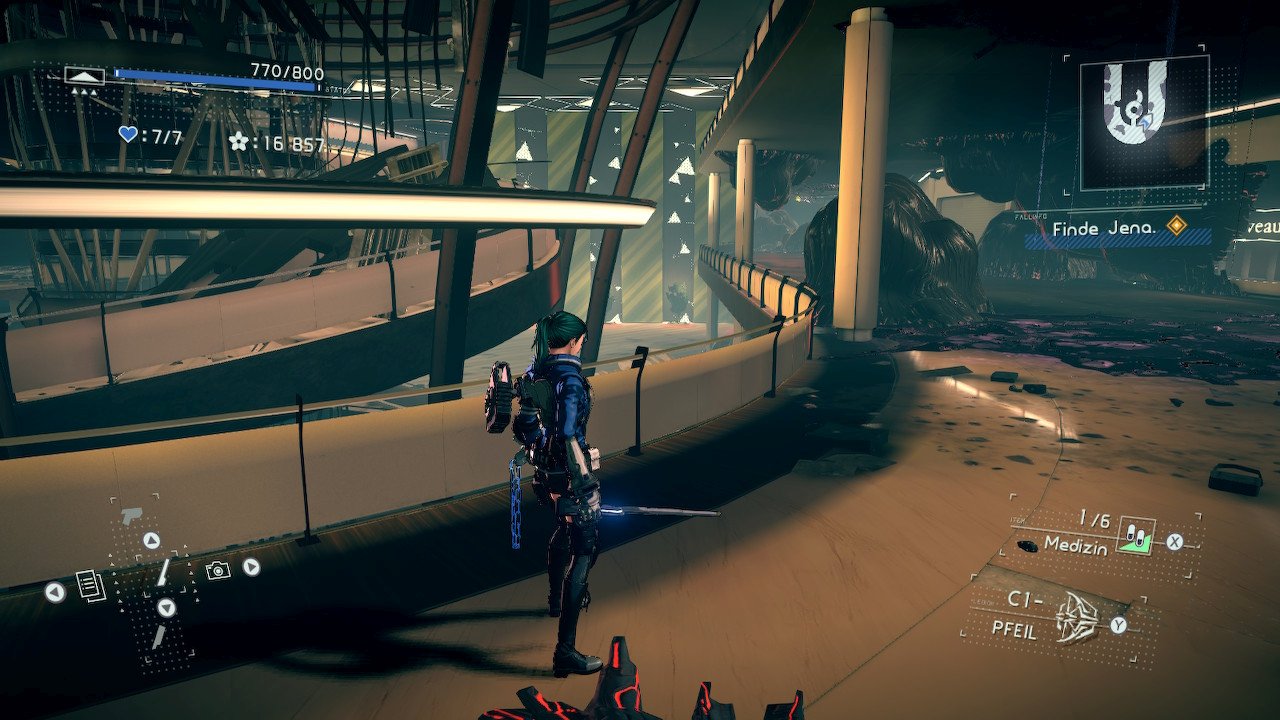Choose the pistol weapon icon

[x=131, y=517]
